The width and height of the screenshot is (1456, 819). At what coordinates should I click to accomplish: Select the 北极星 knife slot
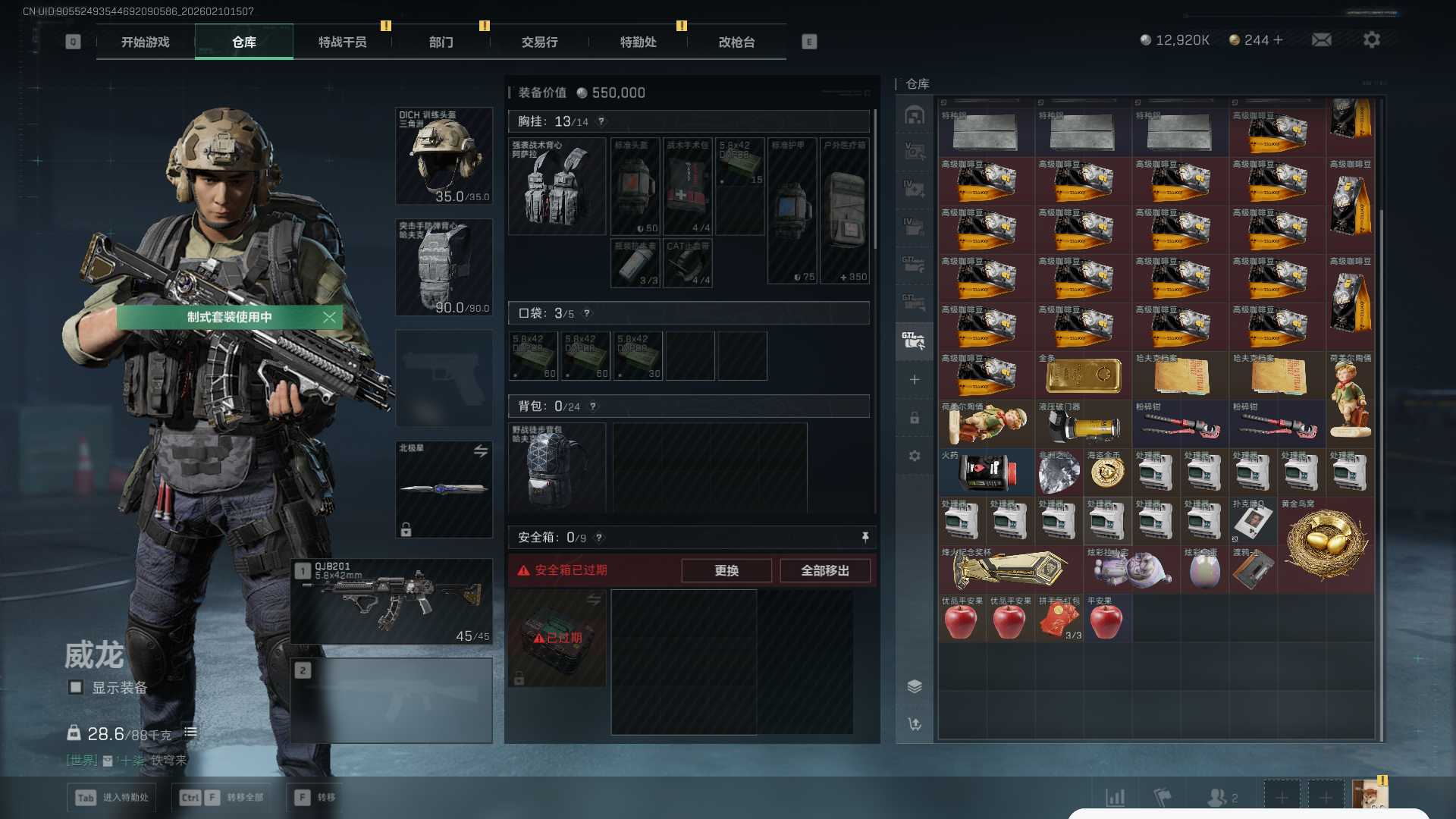click(x=444, y=489)
